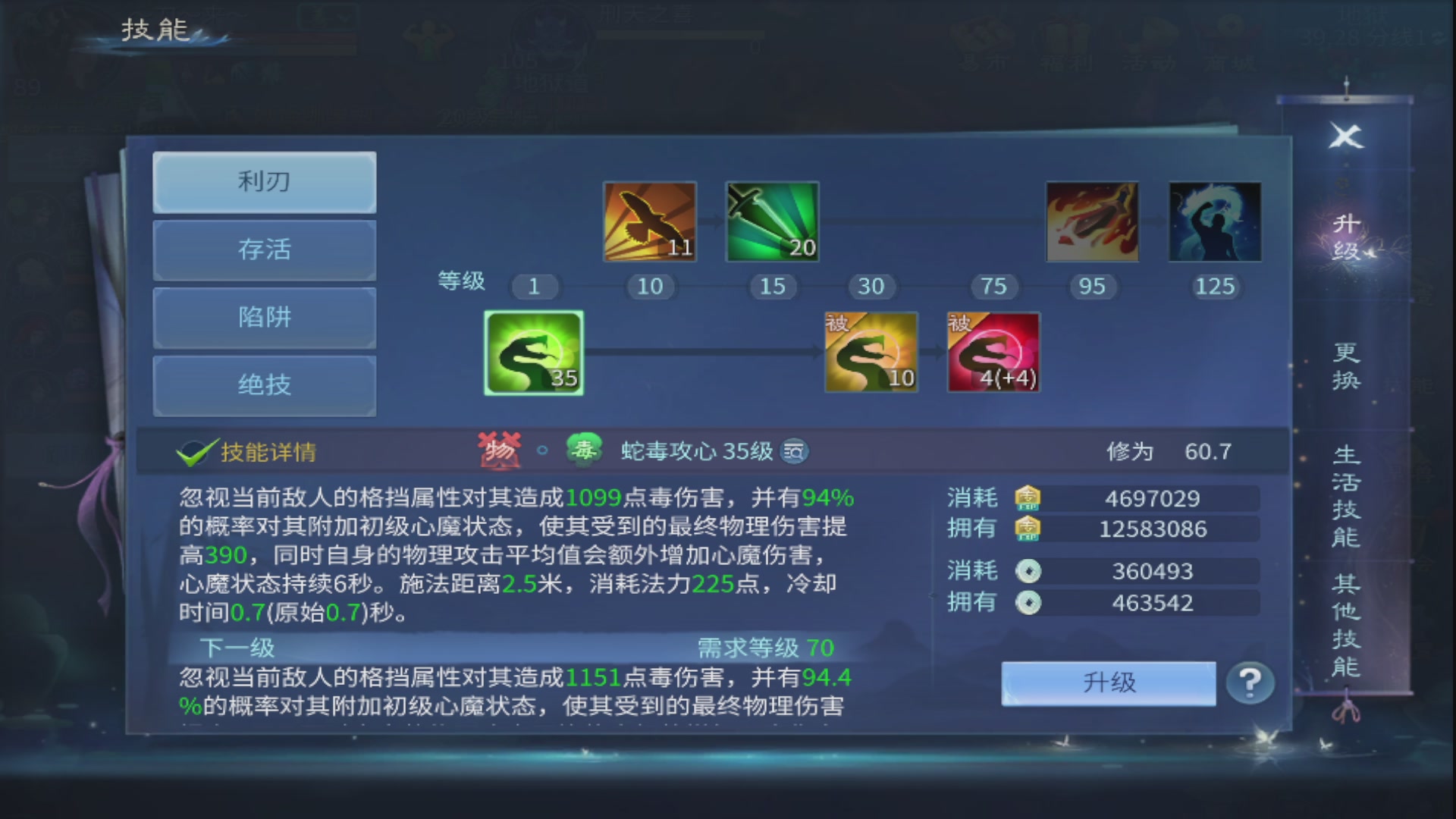This screenshot has height=819, width=1456.
Task: Open the 蛇毒攻心 skill preview magnifier
Action: tap(792, 451)
